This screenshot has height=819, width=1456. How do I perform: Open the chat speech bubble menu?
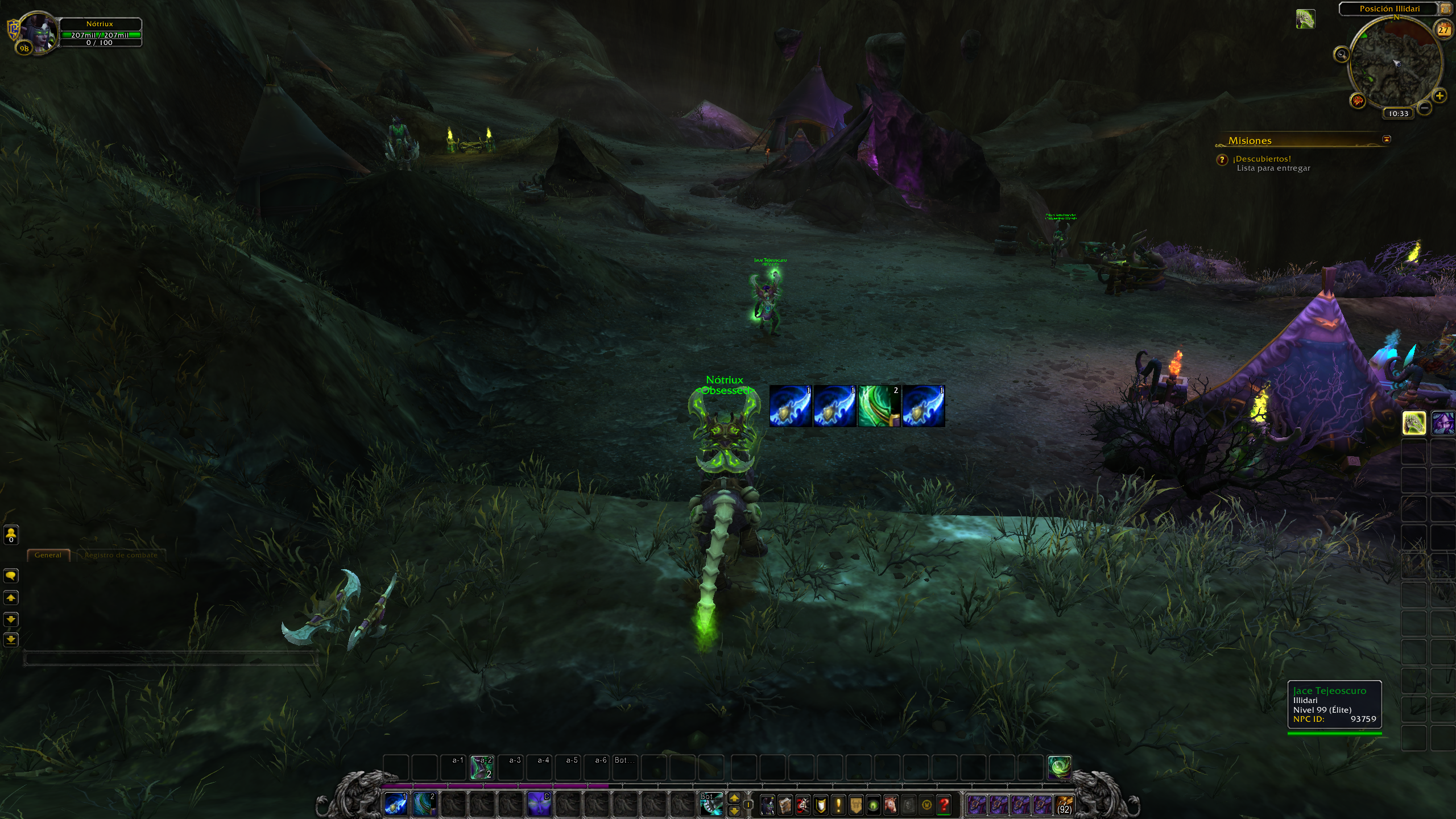click(x=11, y=576)
